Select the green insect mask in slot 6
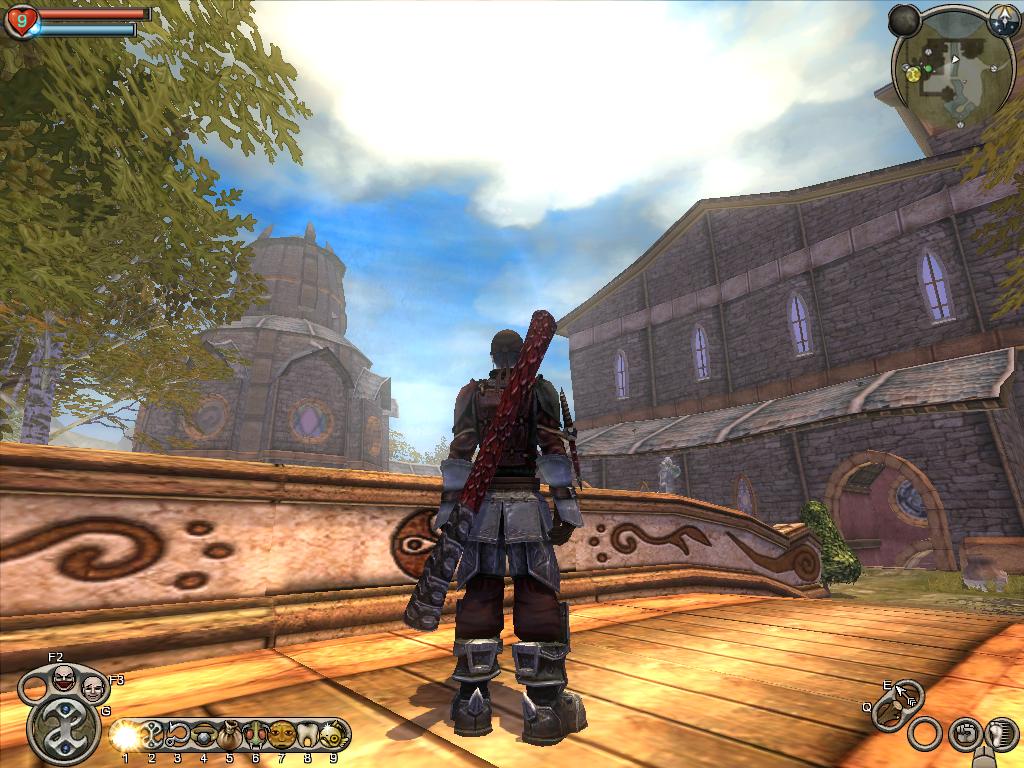 click(256, 736)
